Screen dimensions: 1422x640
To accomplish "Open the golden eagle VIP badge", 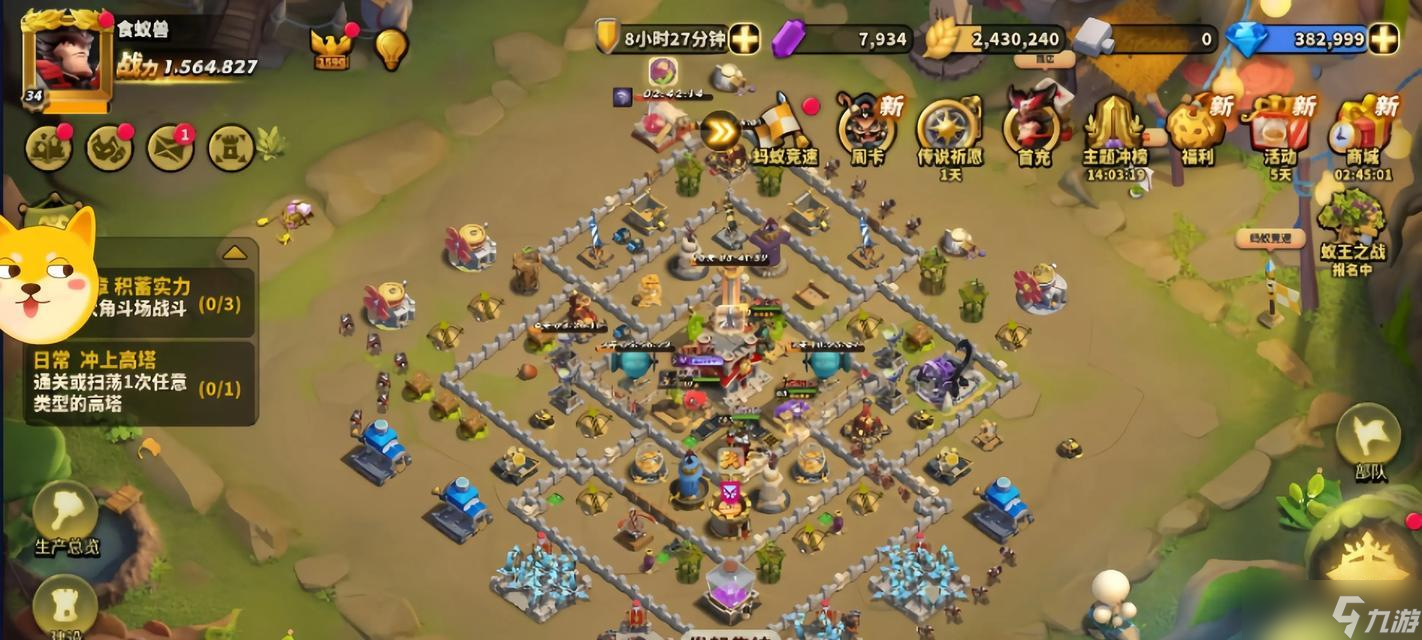I will 331,47.
